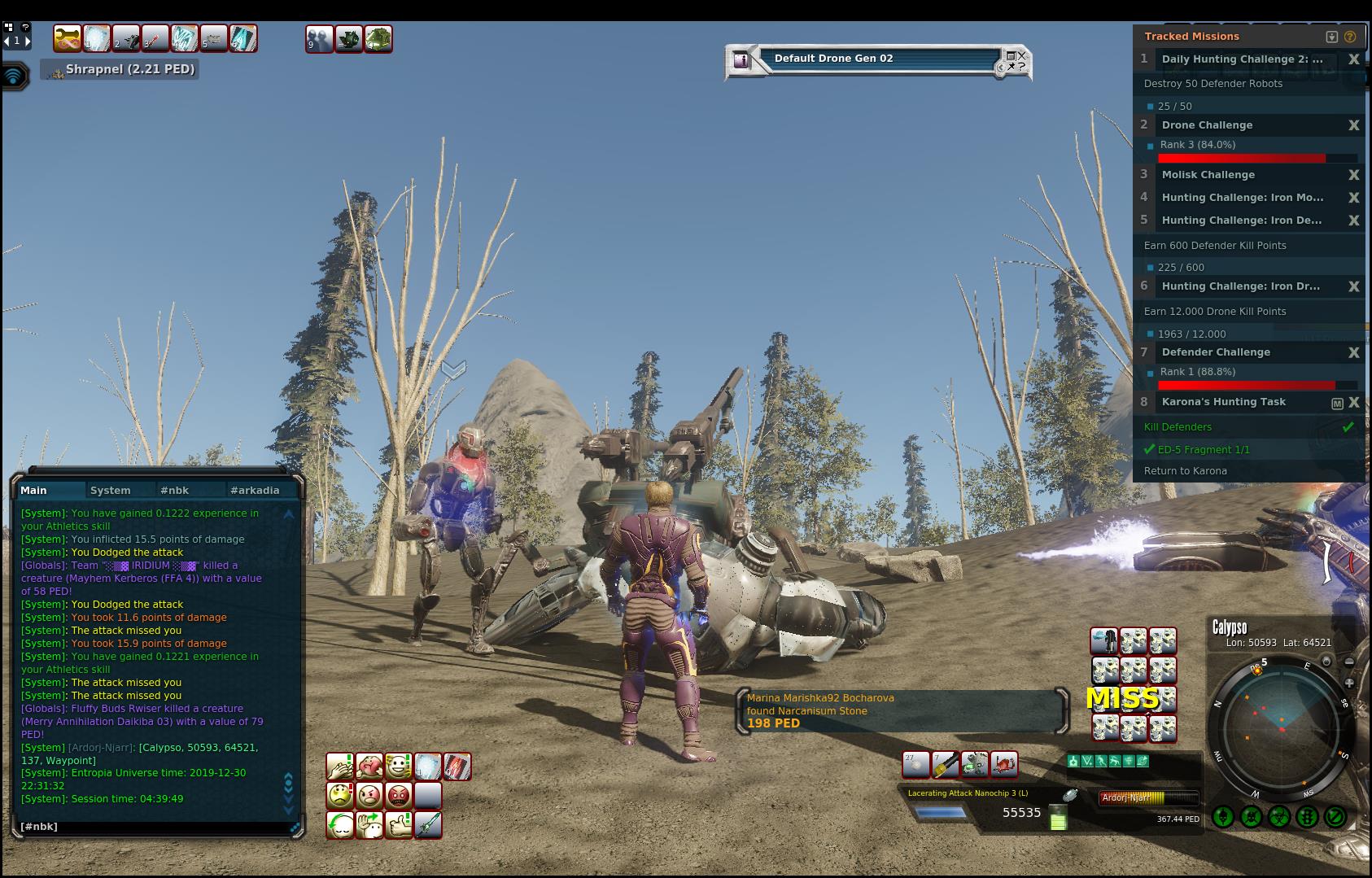This screenshot has height=878, width=1372.
Task: Select the green sword hotbar slot
Action: (428, 825)
